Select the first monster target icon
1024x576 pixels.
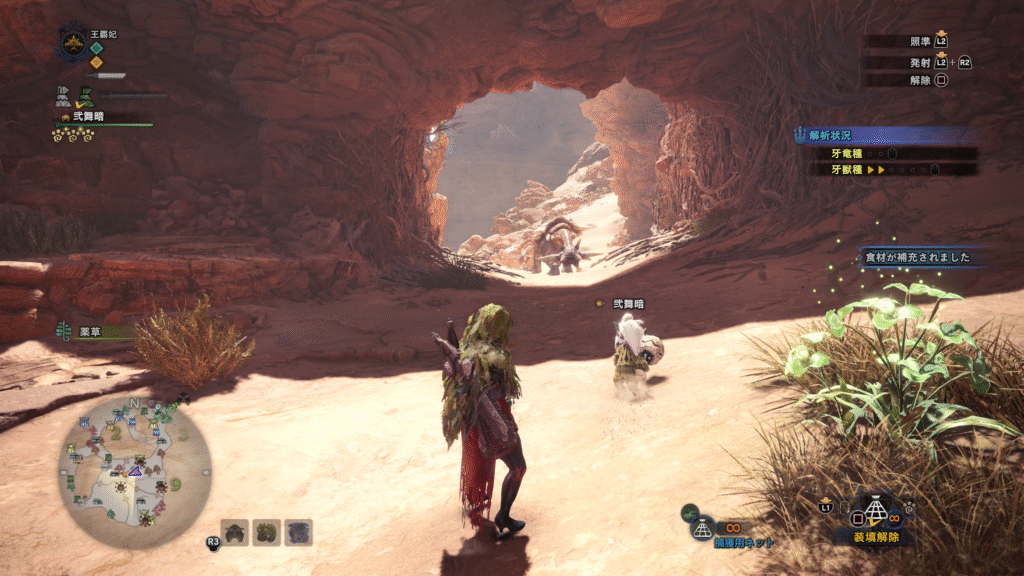235,532
